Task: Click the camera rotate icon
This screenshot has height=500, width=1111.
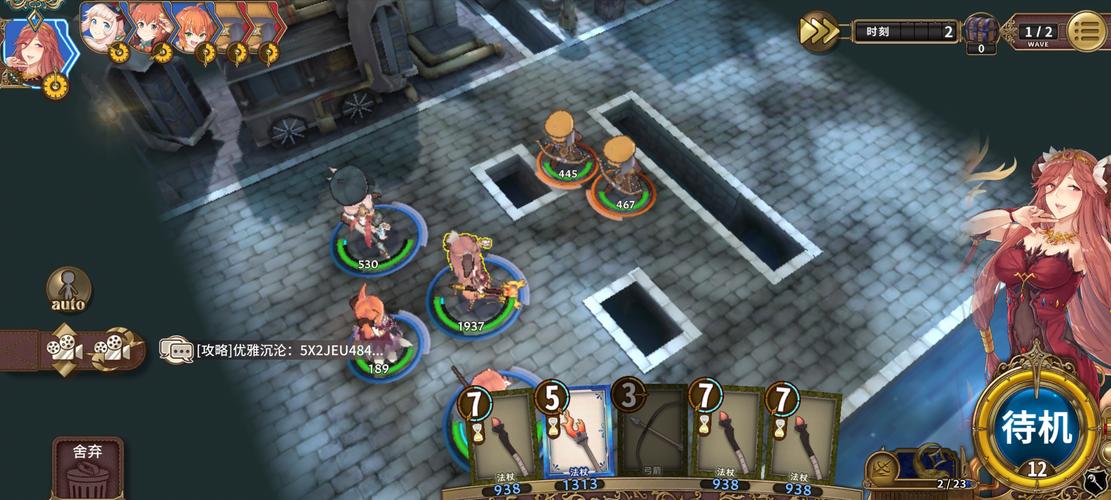Action: tap(115, 349)
